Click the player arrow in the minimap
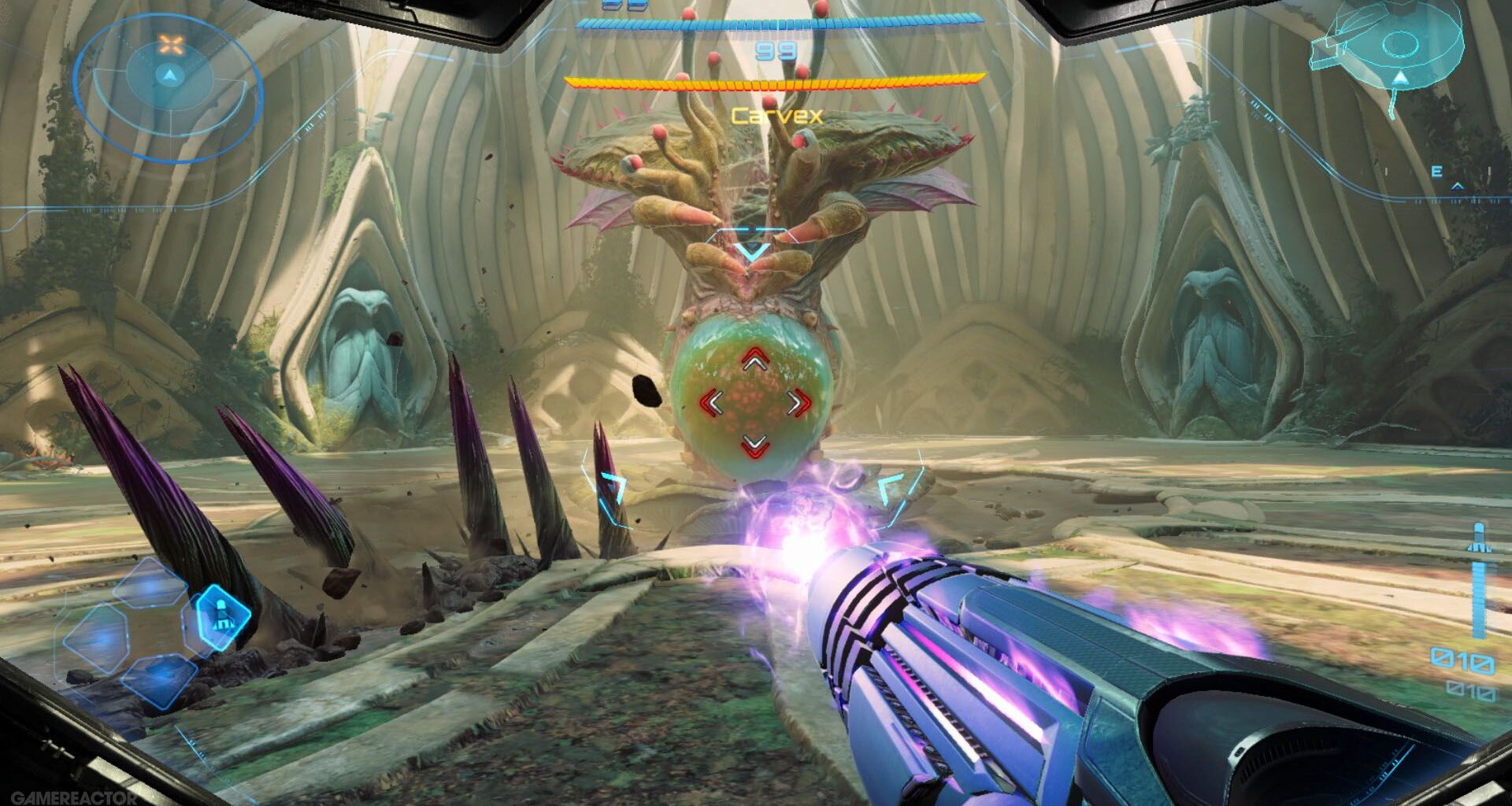1512x806 pixels. coord(1401,77)
